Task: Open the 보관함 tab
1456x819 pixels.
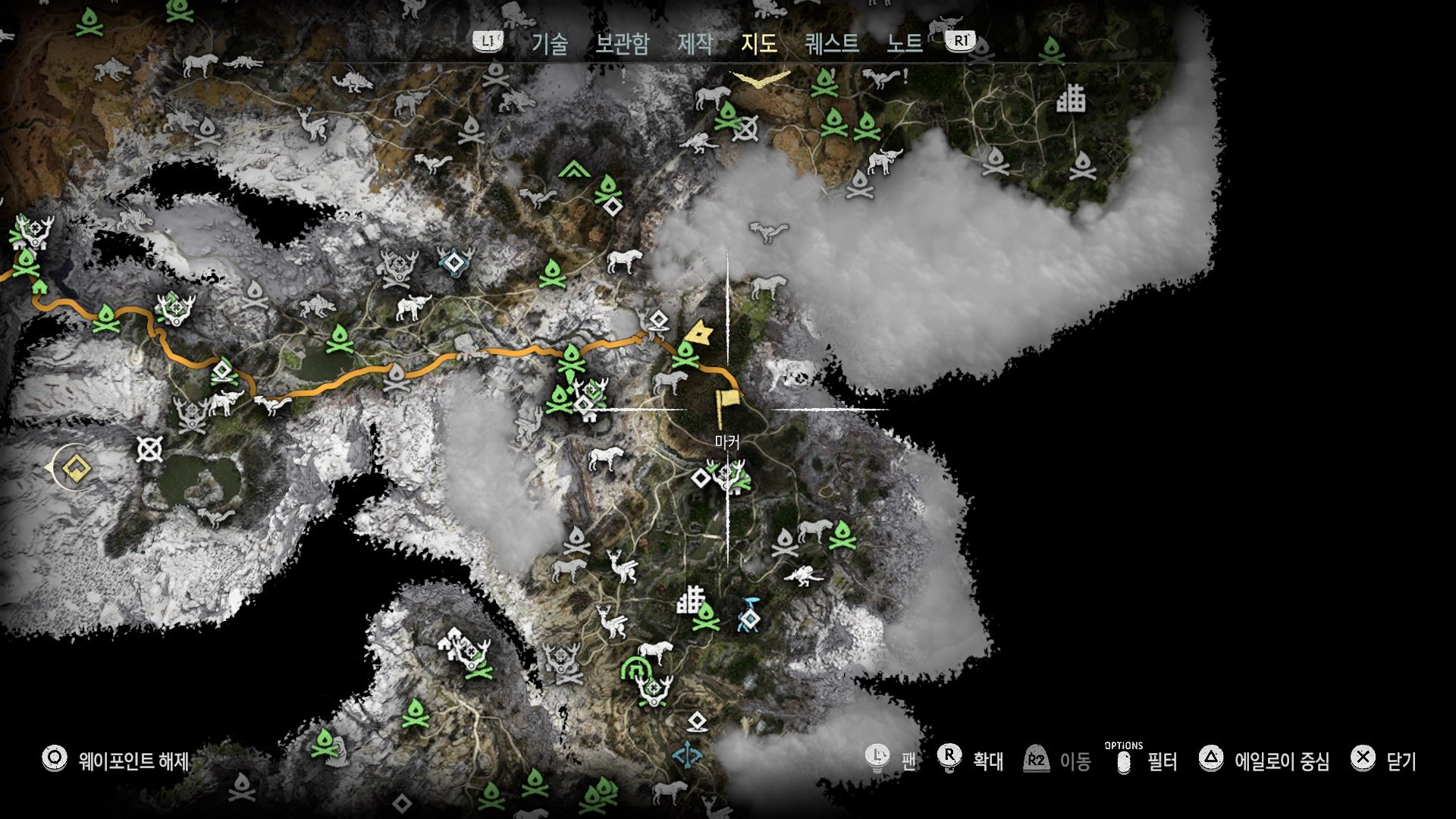Action: (622, 43)
